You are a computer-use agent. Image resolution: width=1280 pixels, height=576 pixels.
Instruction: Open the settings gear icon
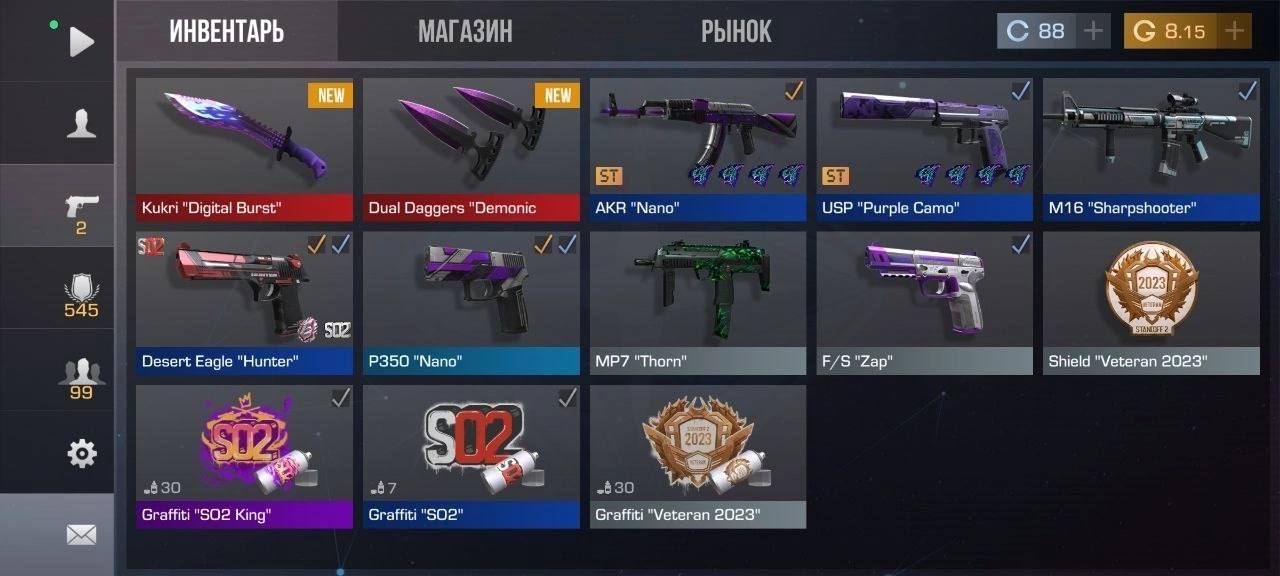(x=81, y=454)
